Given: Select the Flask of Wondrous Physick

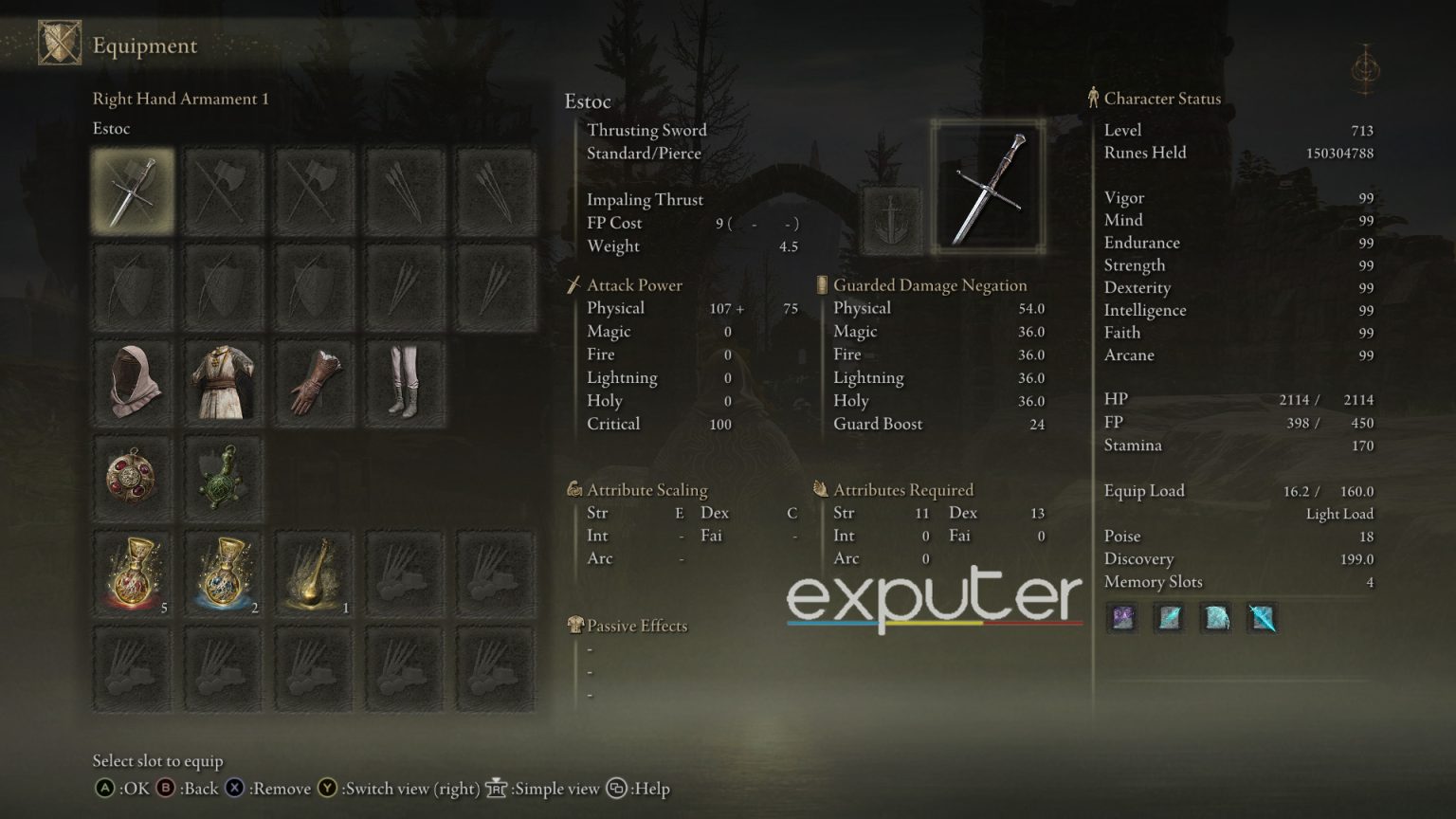Looking at the screenshot, I should pyautogui.click(x=314, y=574).
